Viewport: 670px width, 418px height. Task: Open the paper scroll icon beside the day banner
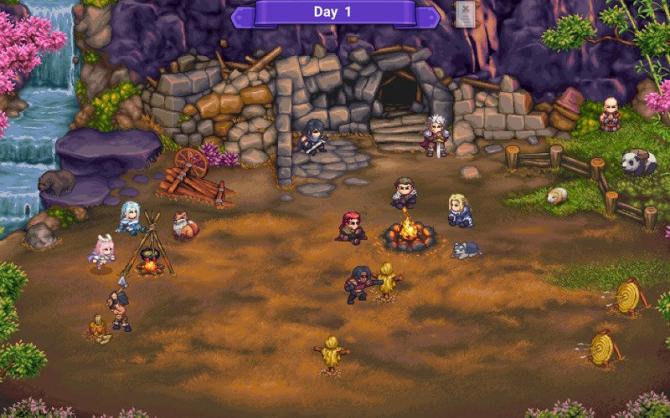[x=465, y=13]
